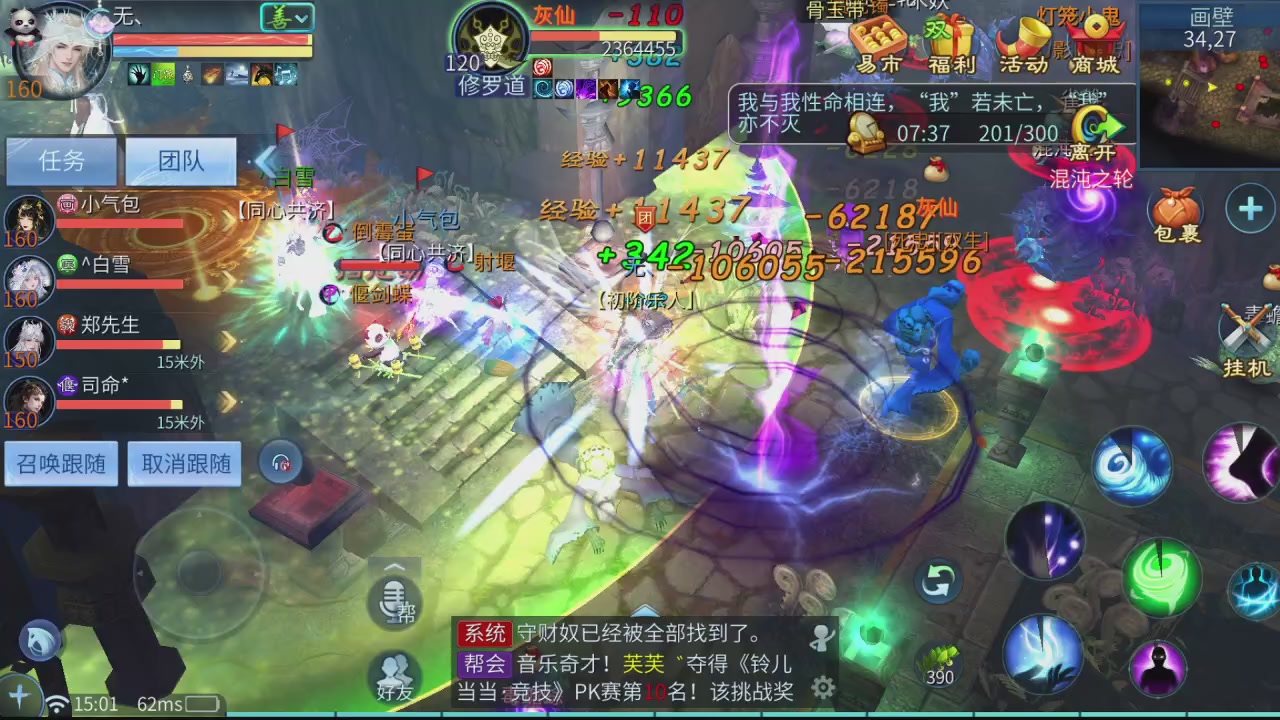Open the 活动 activities panel
1280x720 pixels.
1023,45
